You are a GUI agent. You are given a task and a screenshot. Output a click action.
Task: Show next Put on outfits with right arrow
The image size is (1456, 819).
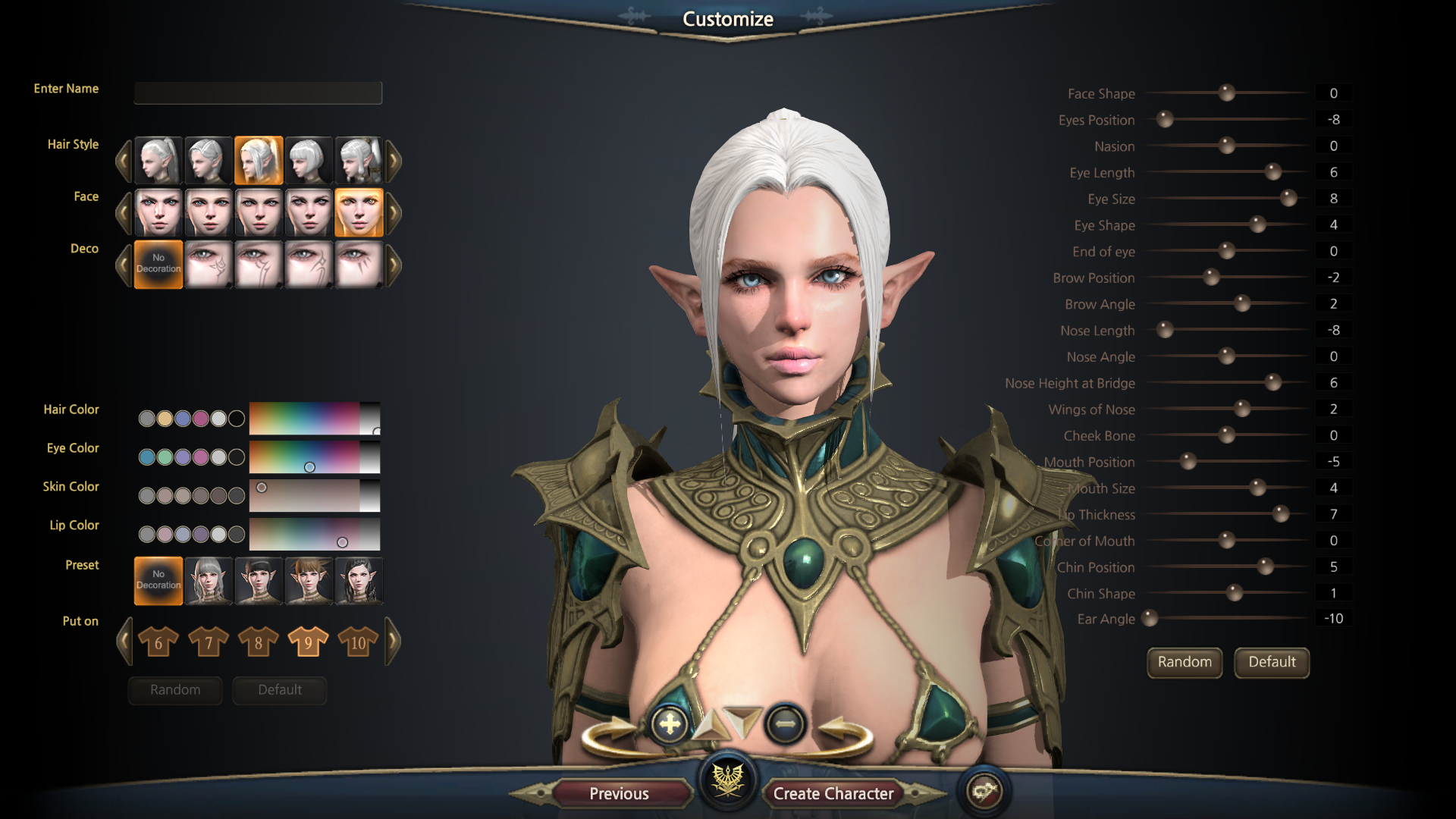[394, 642]
